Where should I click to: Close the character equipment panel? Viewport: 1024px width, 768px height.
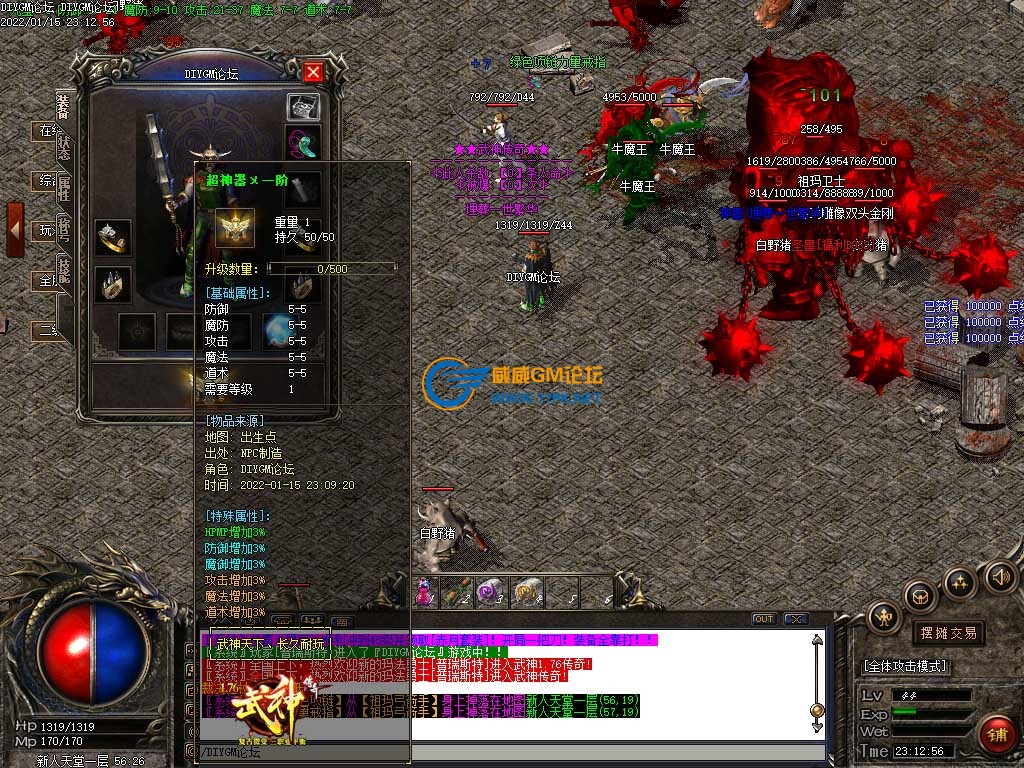(x=313, y=73)
